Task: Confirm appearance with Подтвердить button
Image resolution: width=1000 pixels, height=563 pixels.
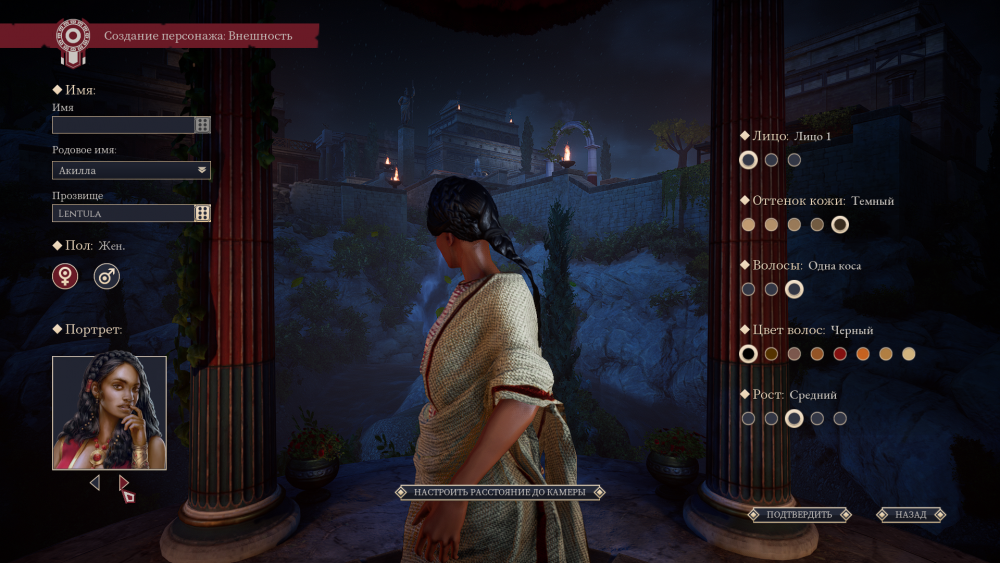Action: click(799, 515)
